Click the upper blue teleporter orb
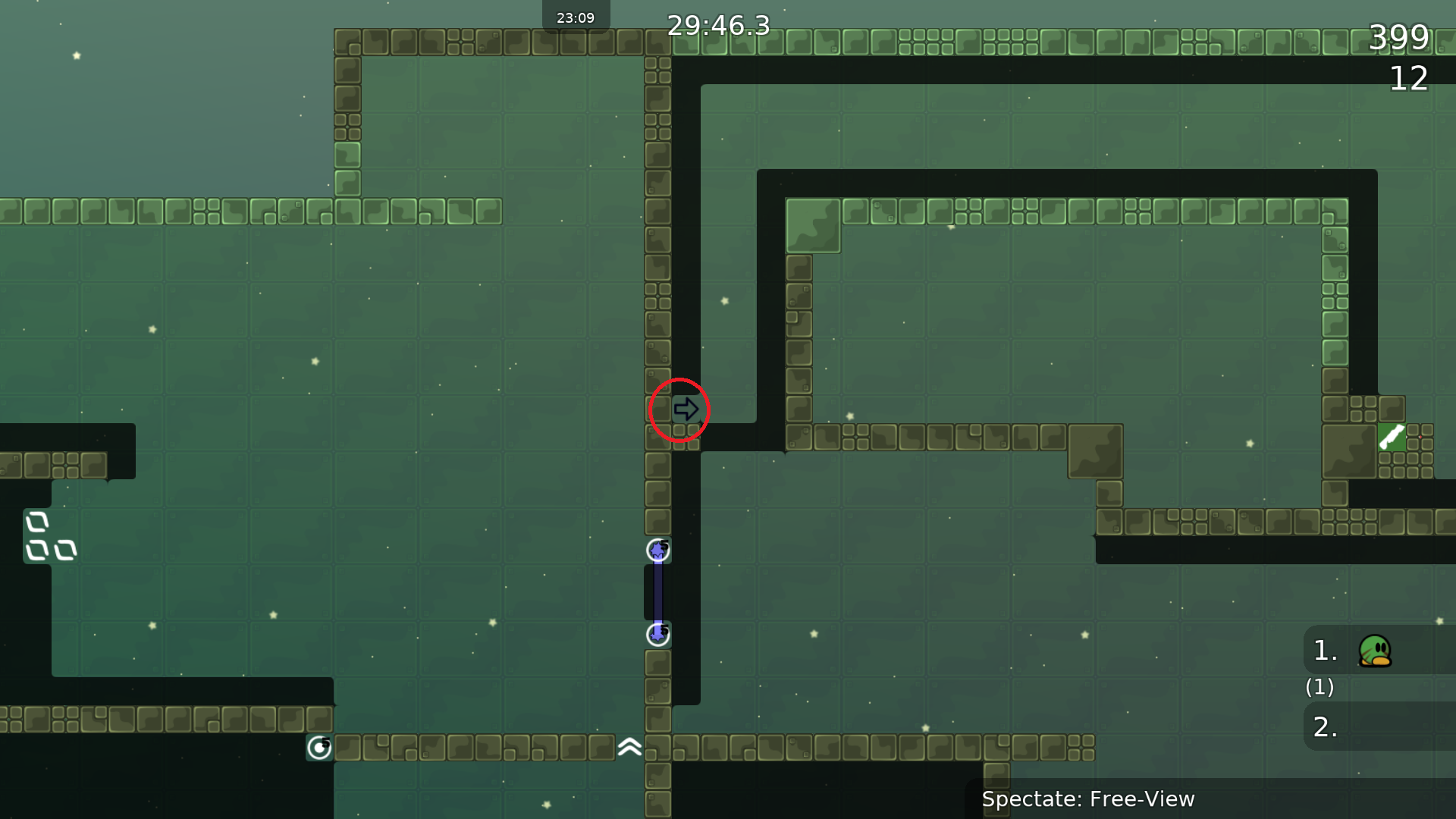The image size is (1456, 819). [x=658, y=551]
